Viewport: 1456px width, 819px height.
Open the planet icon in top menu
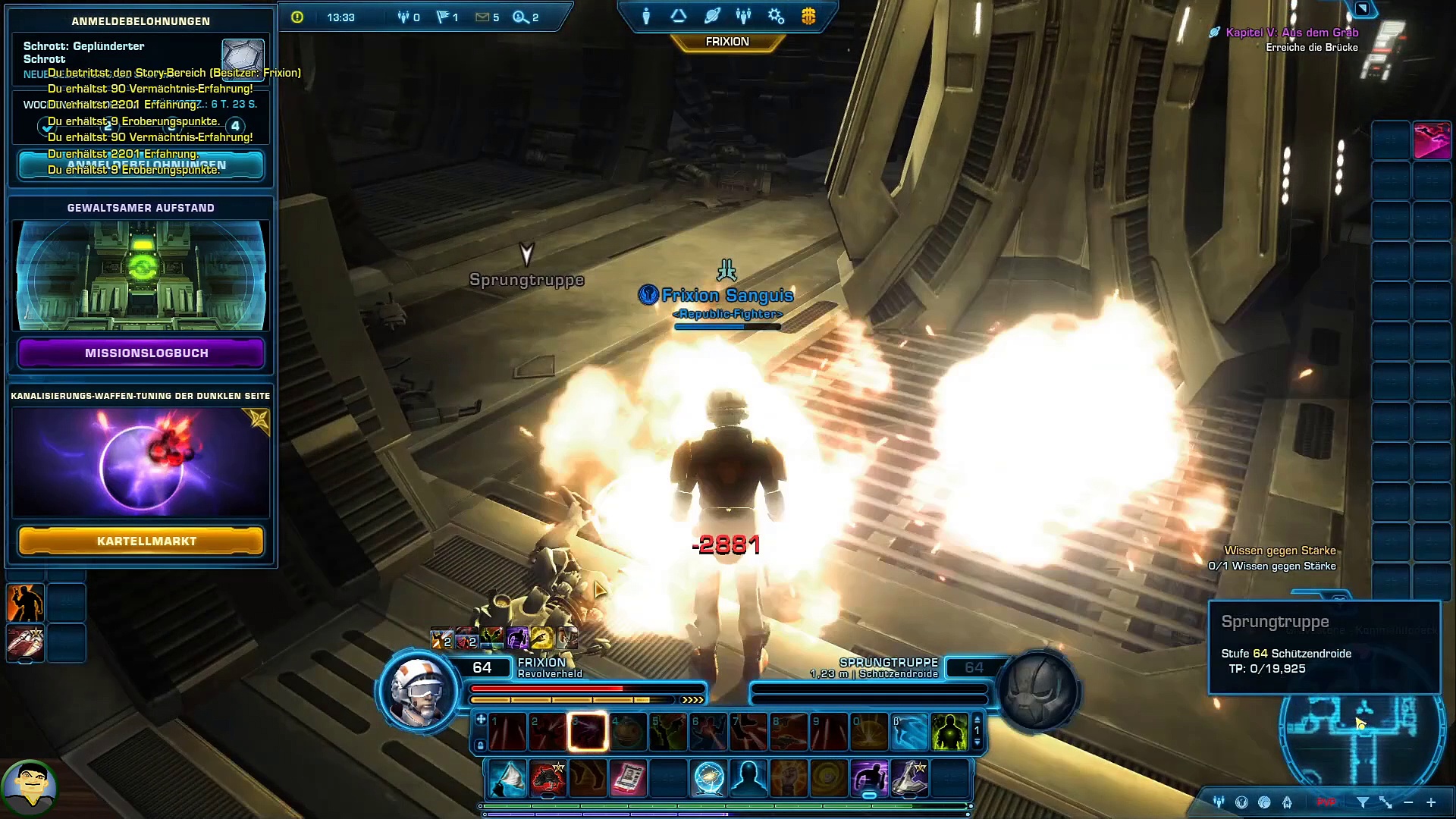point(711,17)
